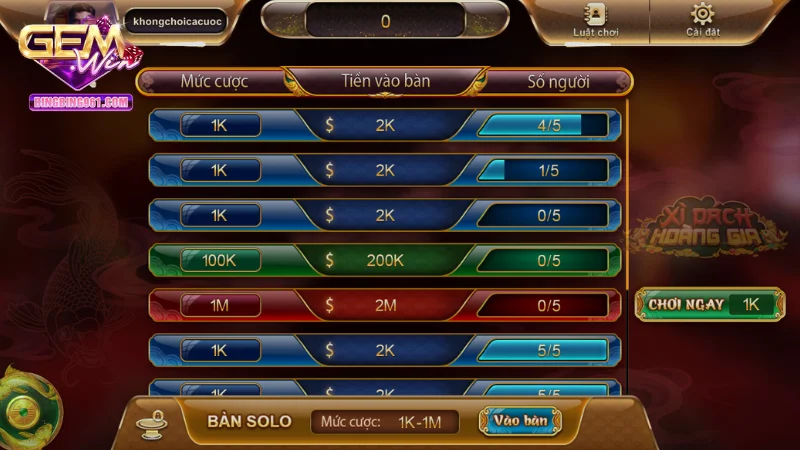The width and height of the screenshot is (800, 450).
Task: Select the red 1M bet table
Action: [385, 305]
